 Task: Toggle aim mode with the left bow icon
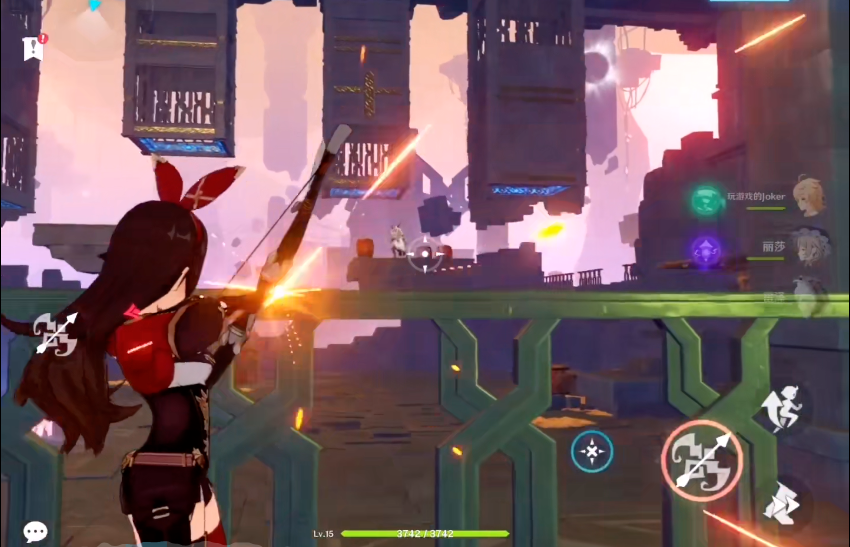coord(55,333)
